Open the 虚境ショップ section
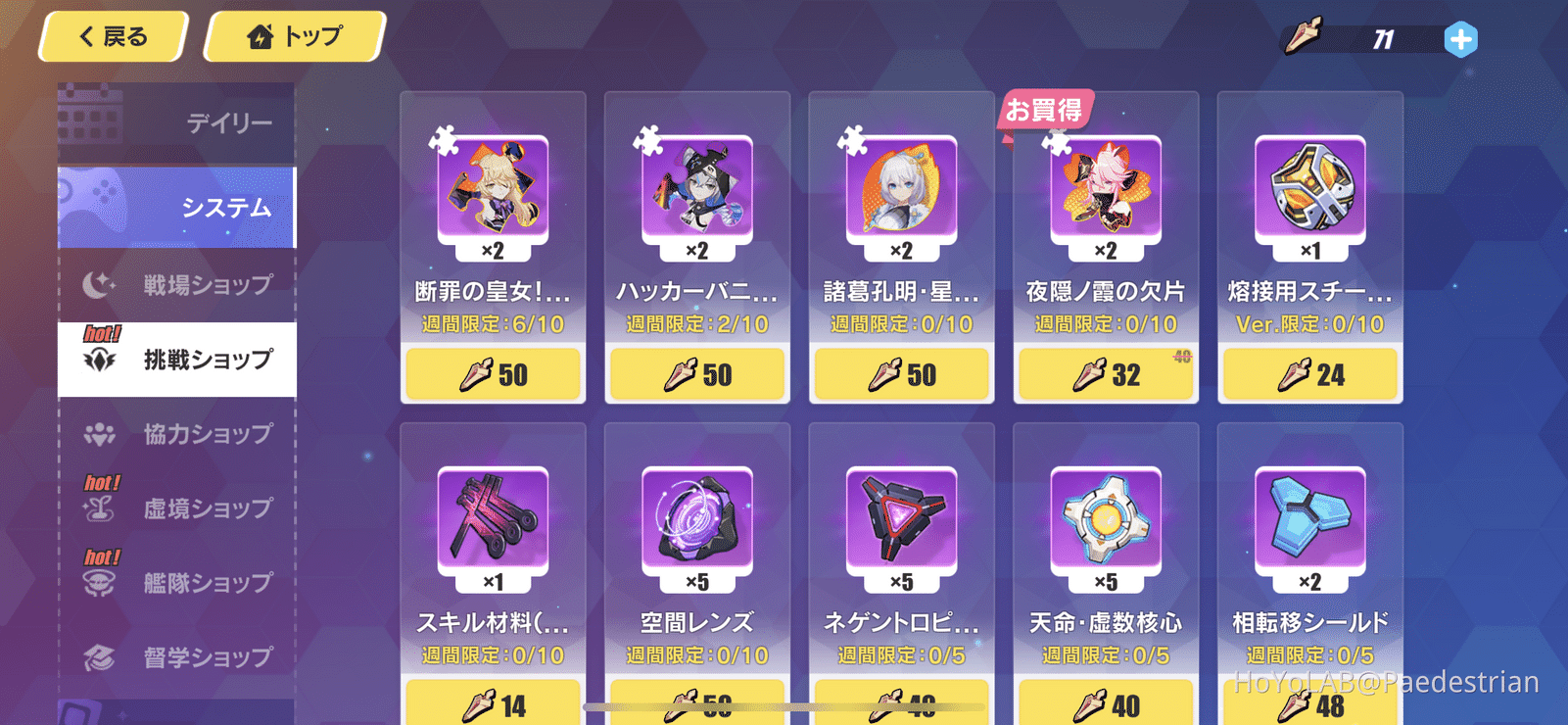Screen dimensions: 1568x725 (x=176, y=507)
